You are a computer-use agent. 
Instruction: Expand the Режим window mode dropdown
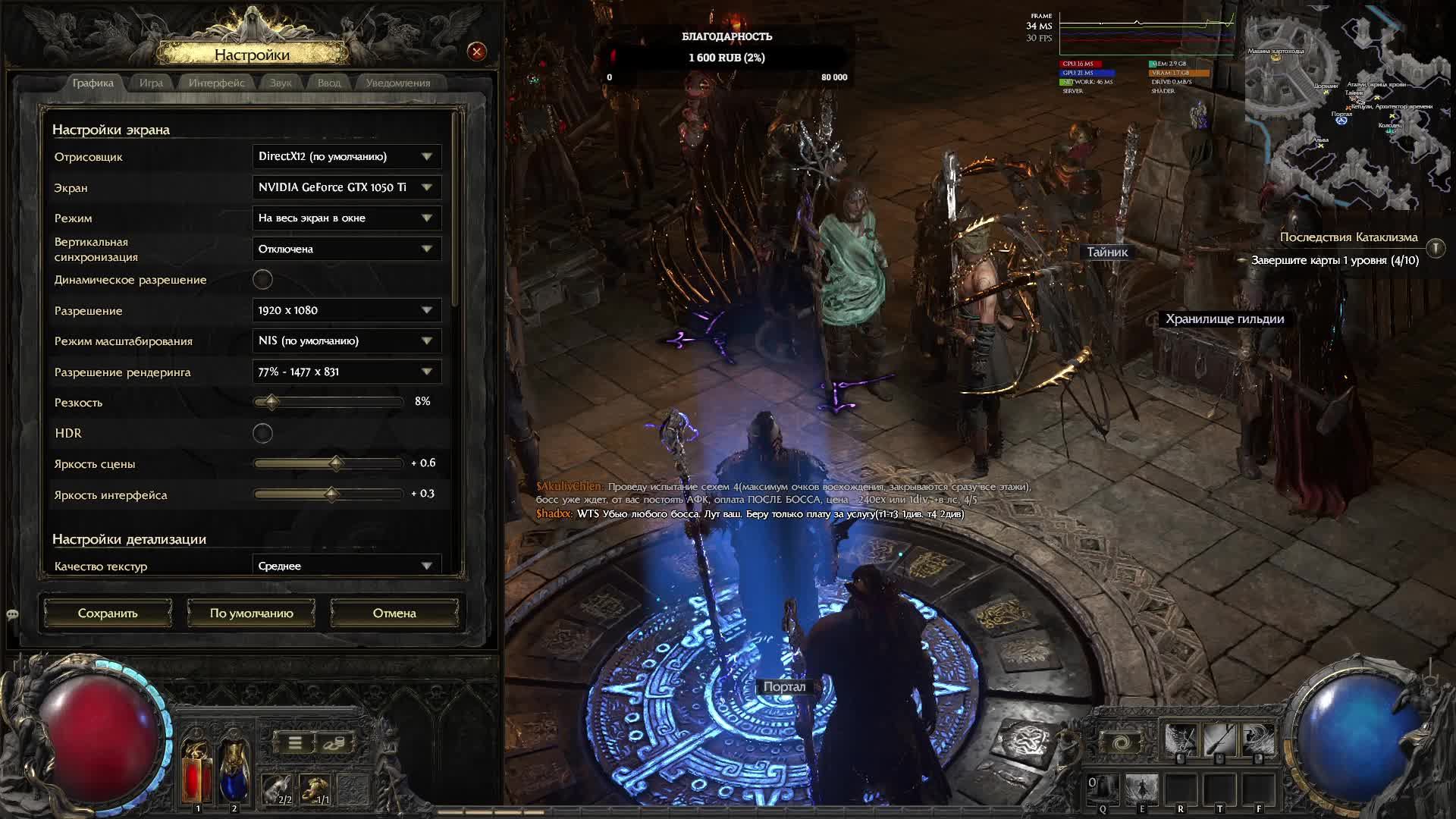[x=347, y=218]
